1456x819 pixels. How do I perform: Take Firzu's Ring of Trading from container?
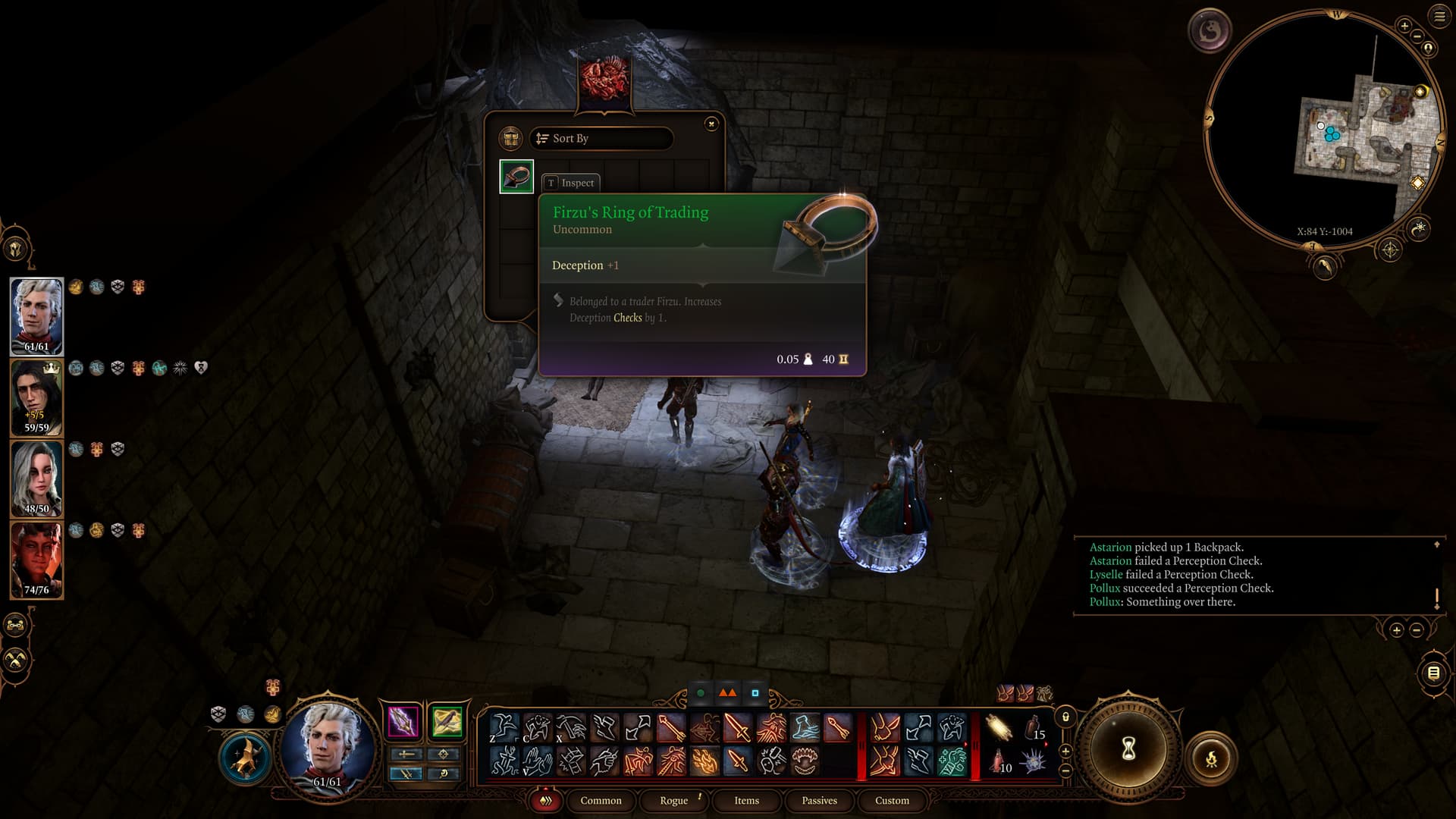coord(516,177)
